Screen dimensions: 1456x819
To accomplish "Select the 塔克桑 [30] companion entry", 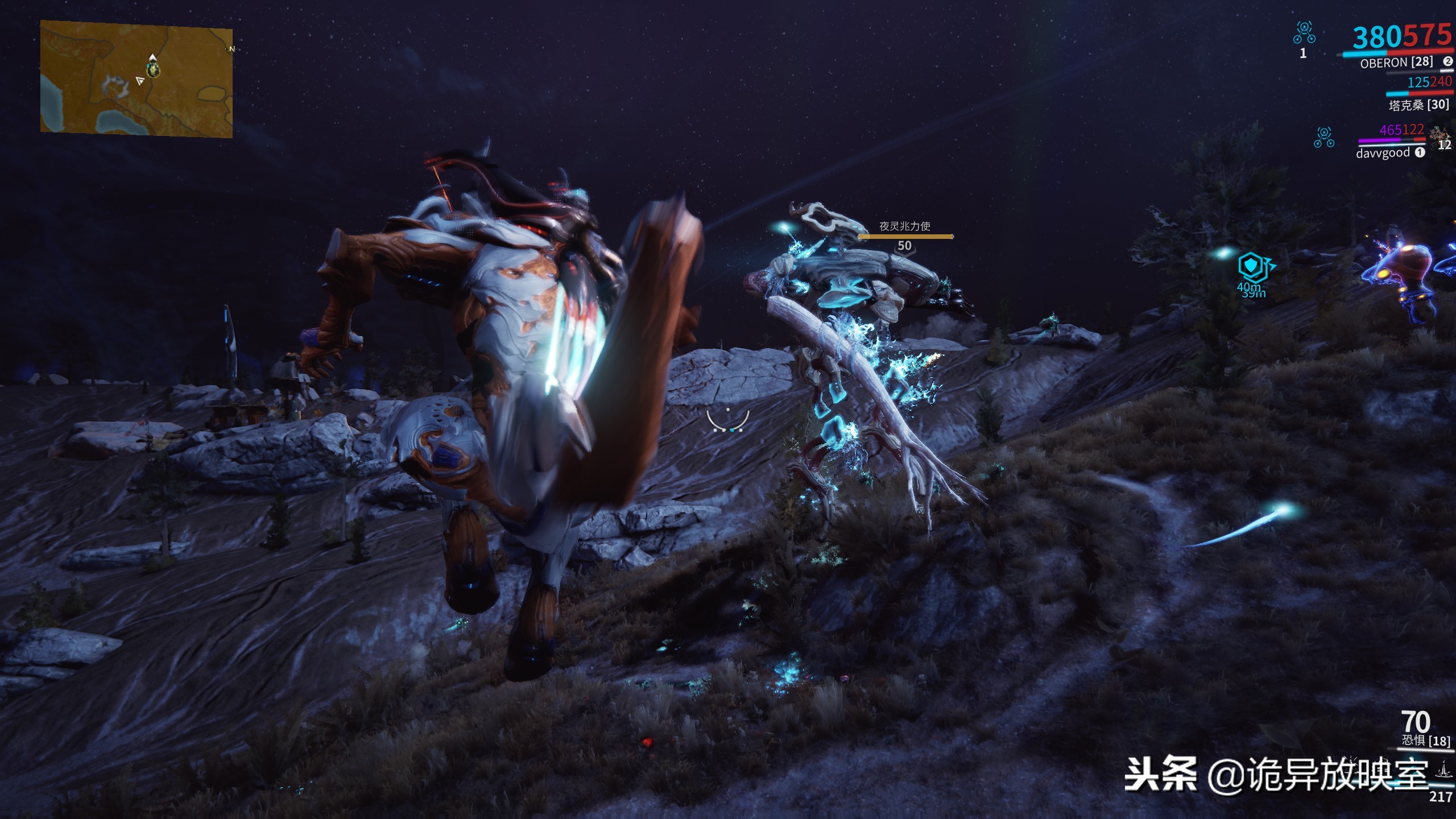I will coord(1418,105).
